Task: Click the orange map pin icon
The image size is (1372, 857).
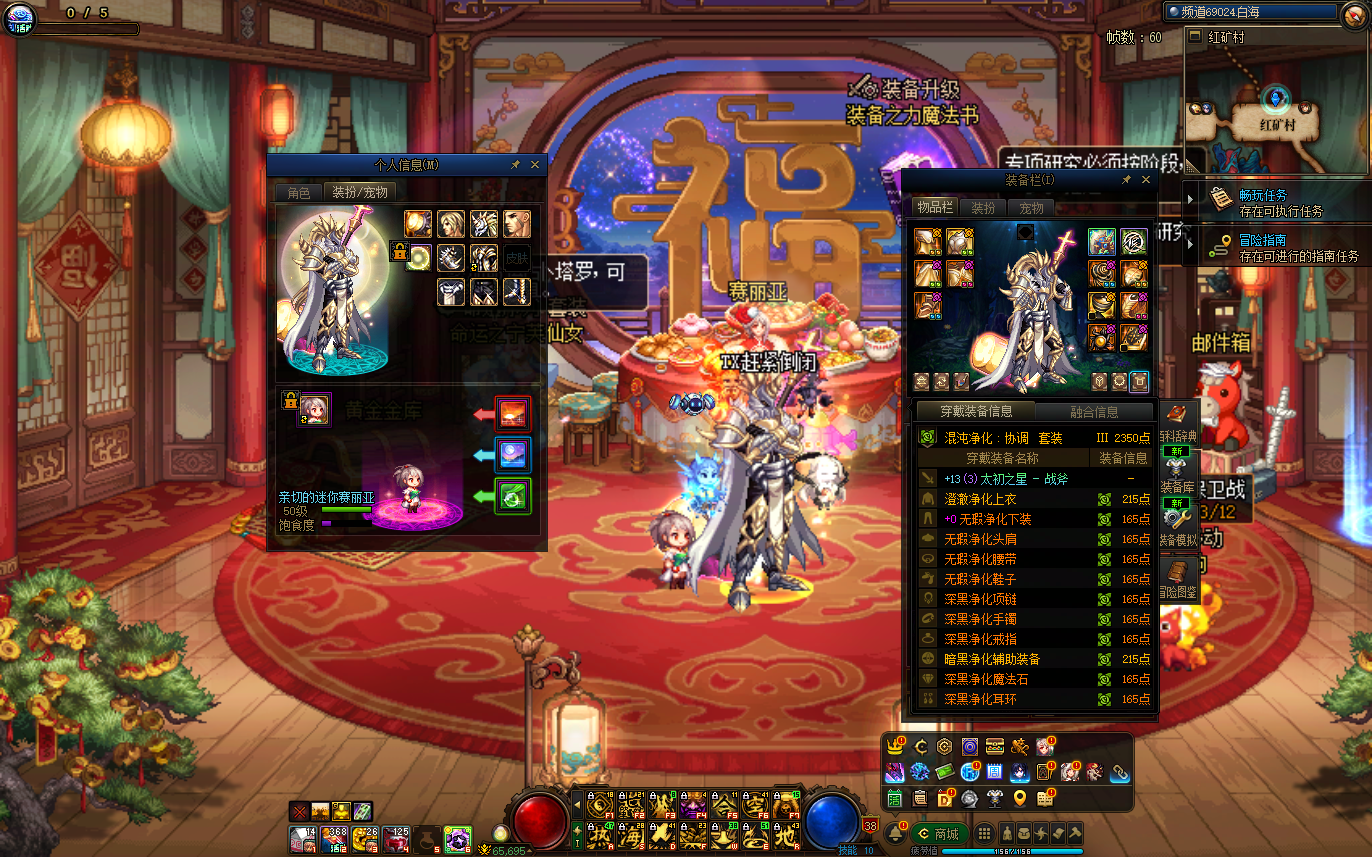Action: (1019, 798)
